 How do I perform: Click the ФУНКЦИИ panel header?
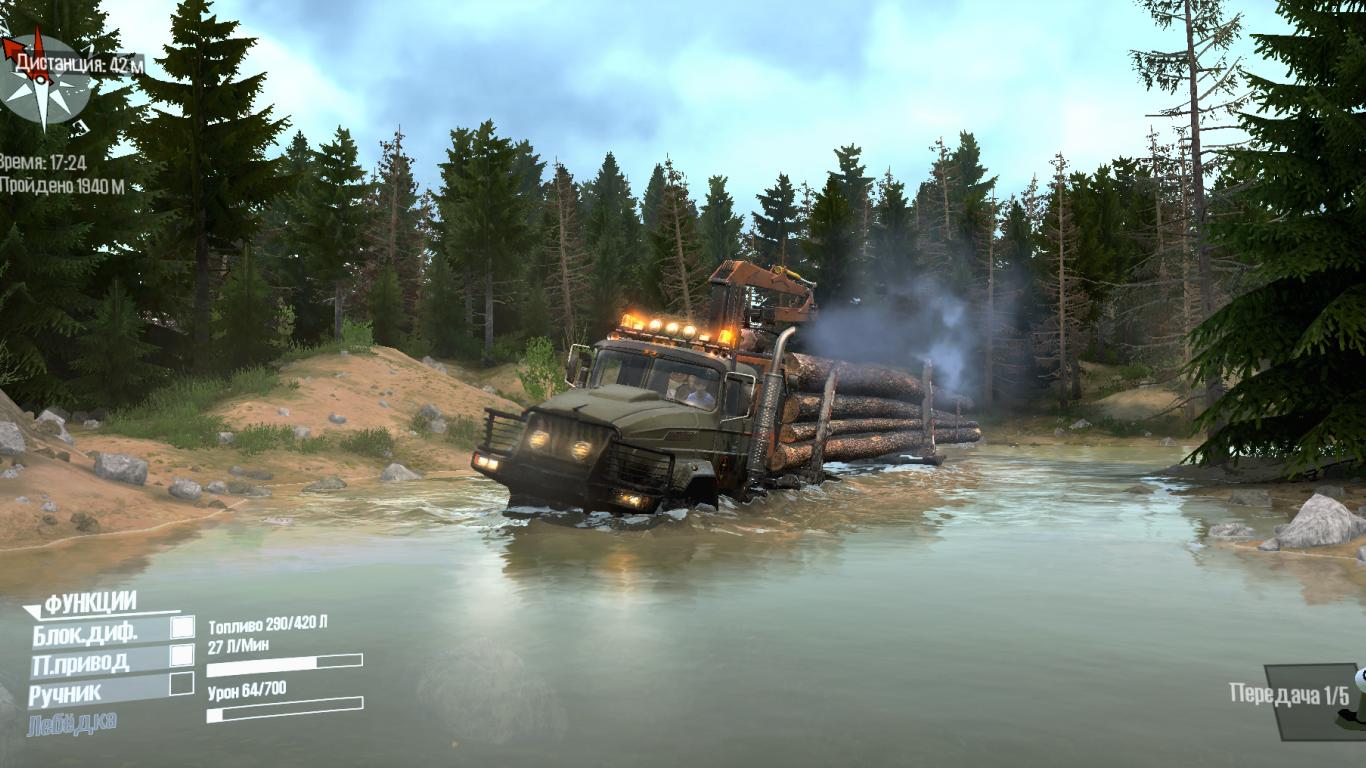[x=90, y=602]
